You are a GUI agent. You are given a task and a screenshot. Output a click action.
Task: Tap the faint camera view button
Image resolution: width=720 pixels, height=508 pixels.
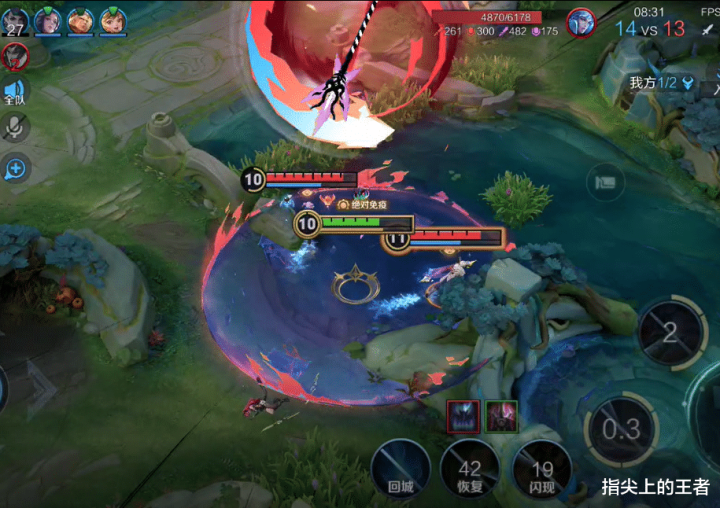coord(605,181)
